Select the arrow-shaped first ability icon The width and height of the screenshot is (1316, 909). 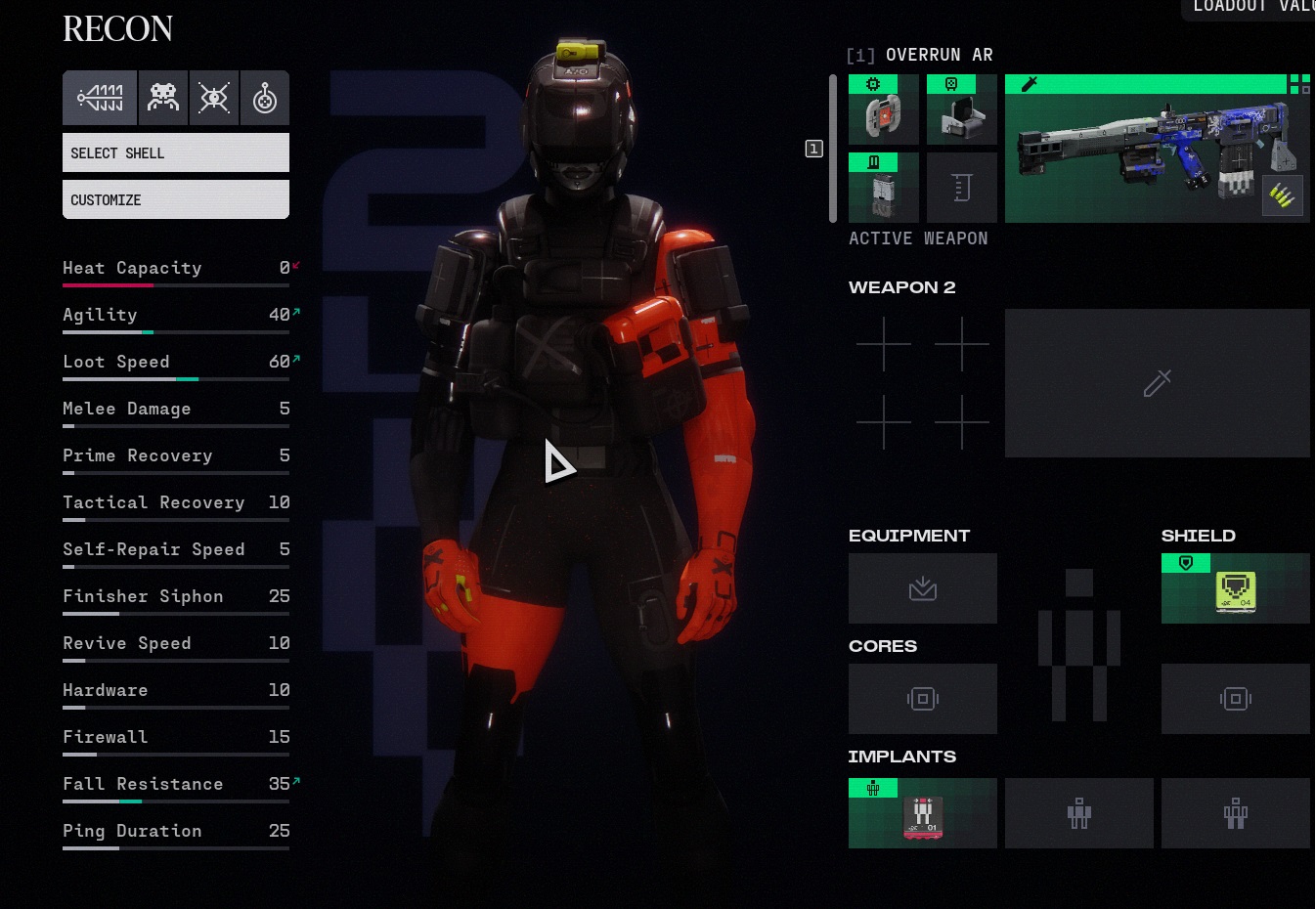101,98
